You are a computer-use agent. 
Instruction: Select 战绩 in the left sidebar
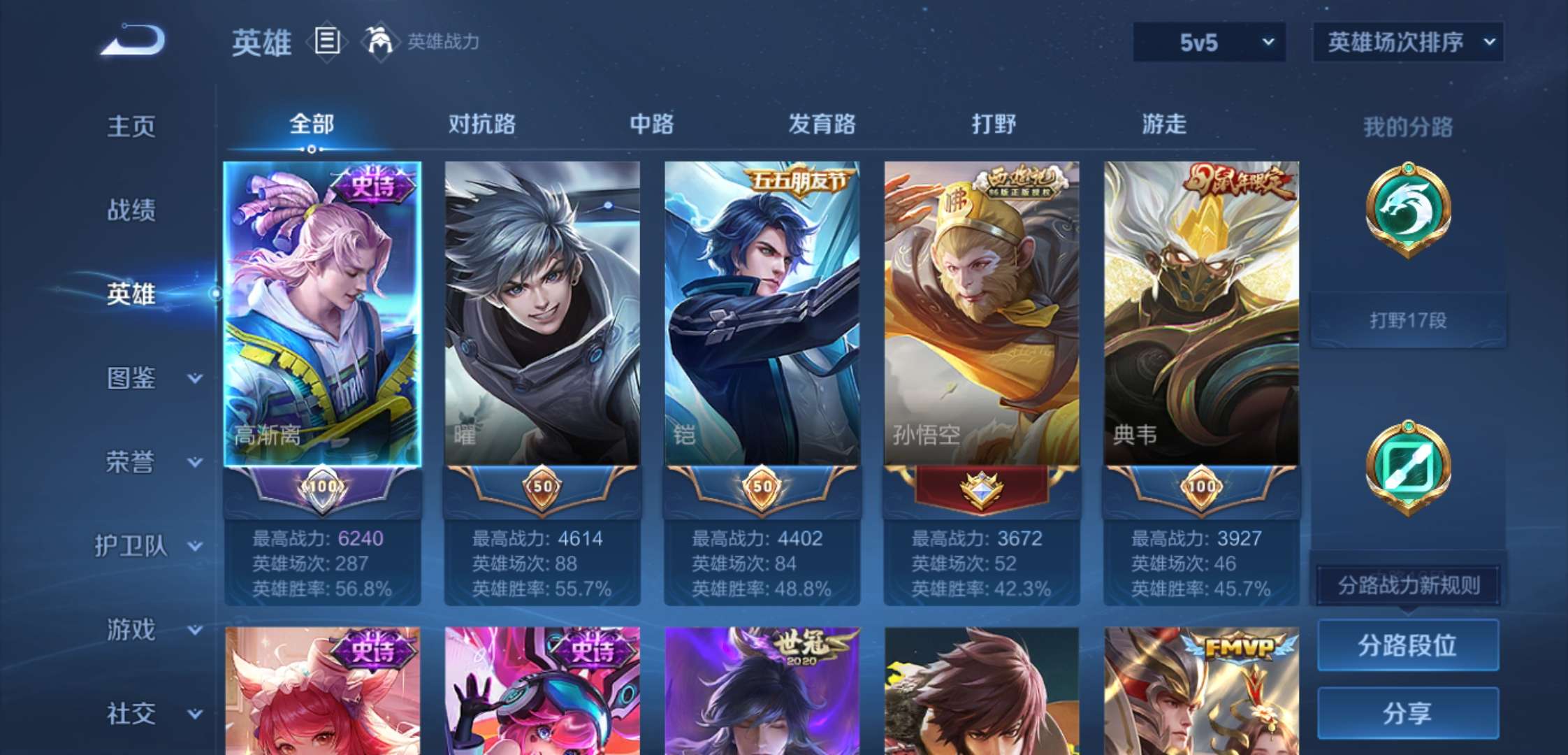tap(131, 210)
